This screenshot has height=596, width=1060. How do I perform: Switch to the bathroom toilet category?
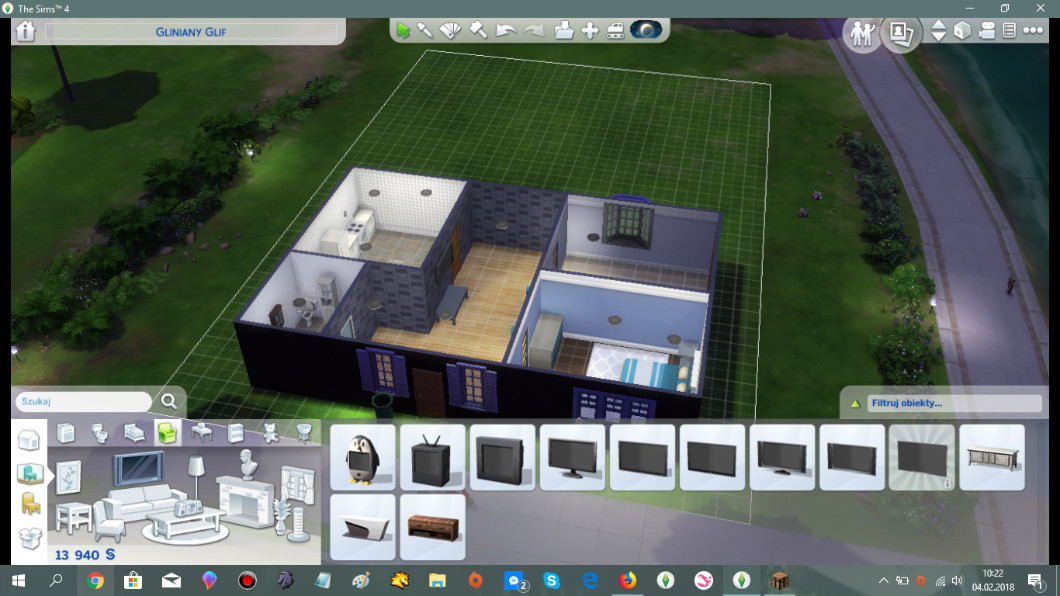coord(100,433)
